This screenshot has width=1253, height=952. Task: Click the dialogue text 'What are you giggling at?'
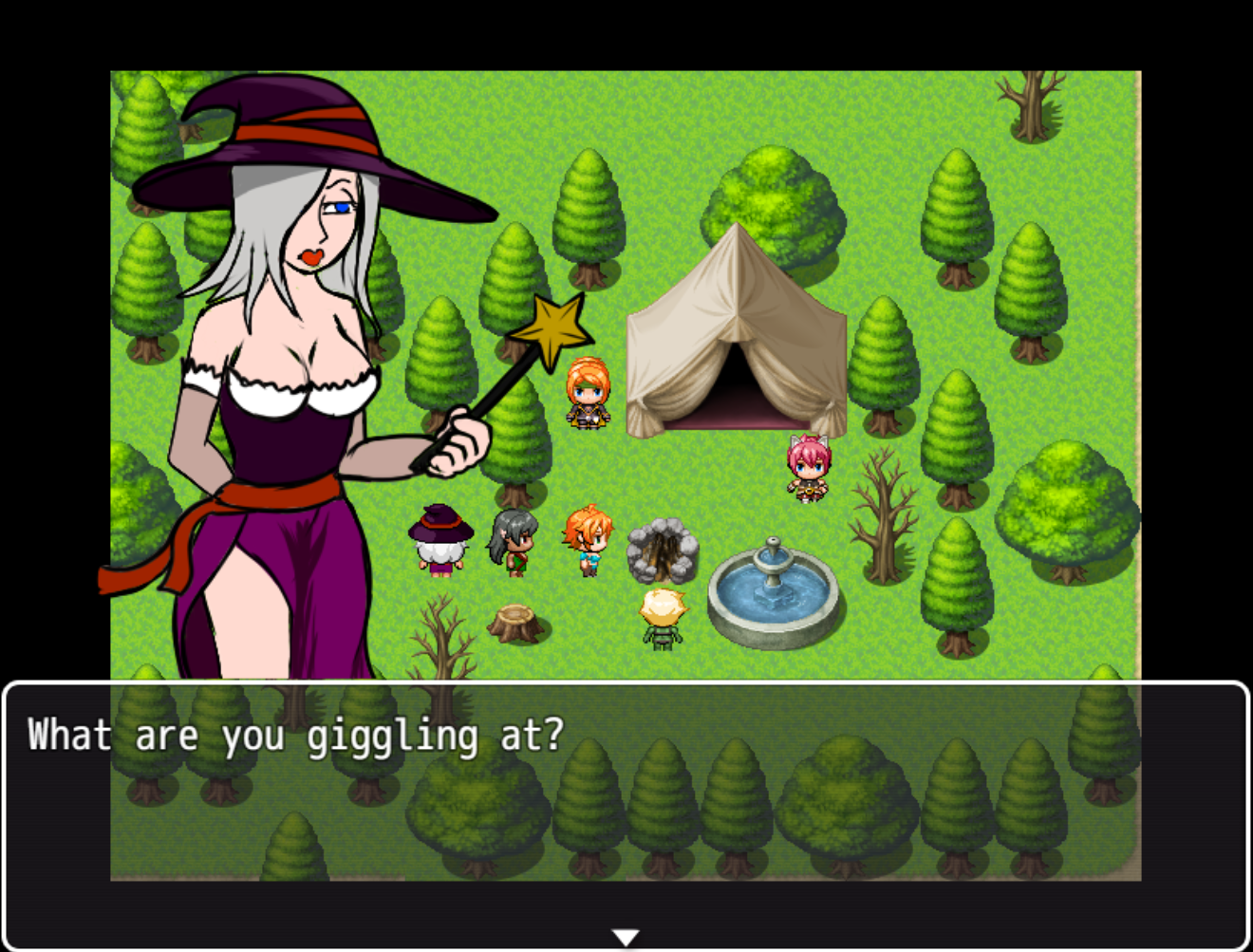pyautogui.click(x=294, y=734)
